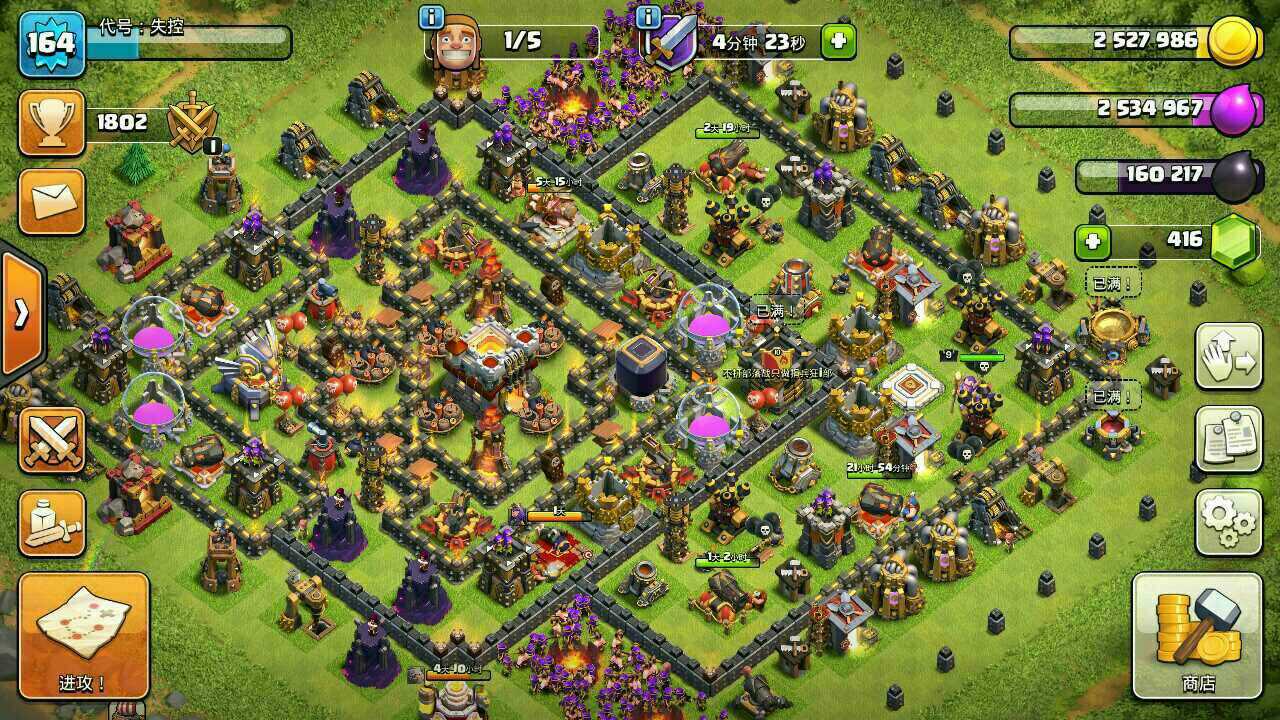Screen dimensions: 1280x720
Task: Open the mailbox envelope button
Action: (x=51, y=201)
